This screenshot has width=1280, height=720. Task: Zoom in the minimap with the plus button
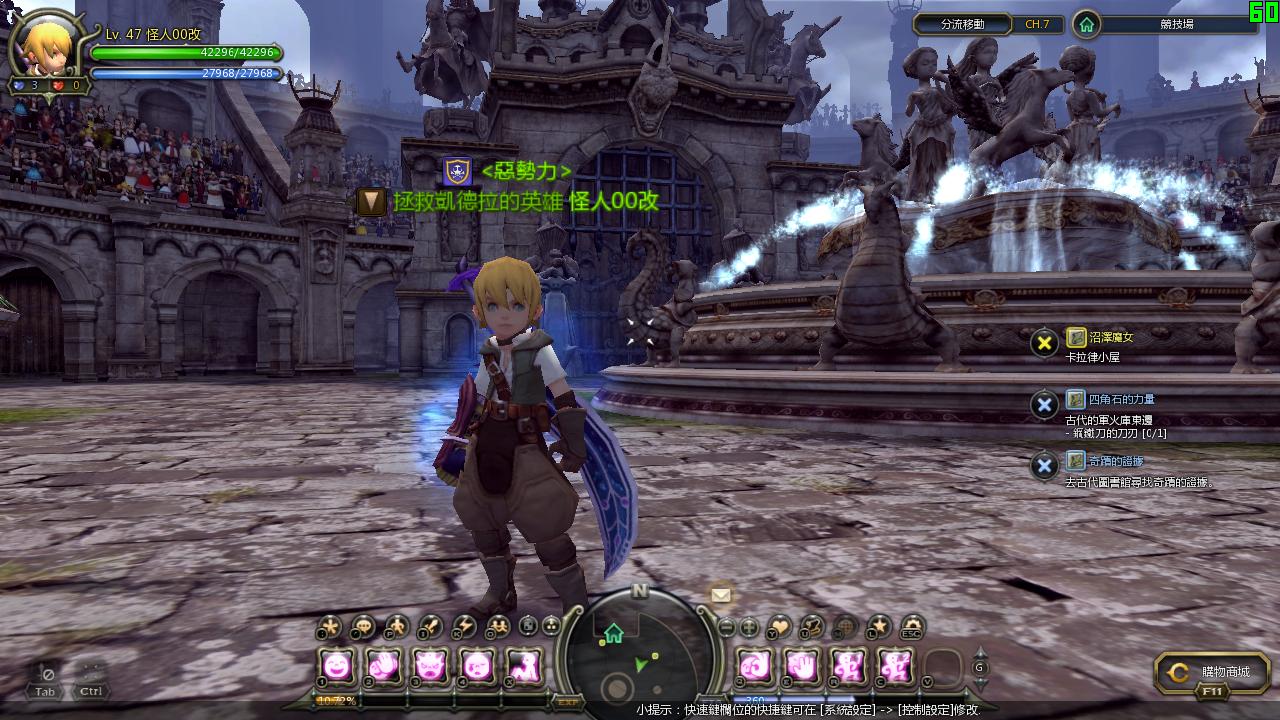[x=748, y=628]
